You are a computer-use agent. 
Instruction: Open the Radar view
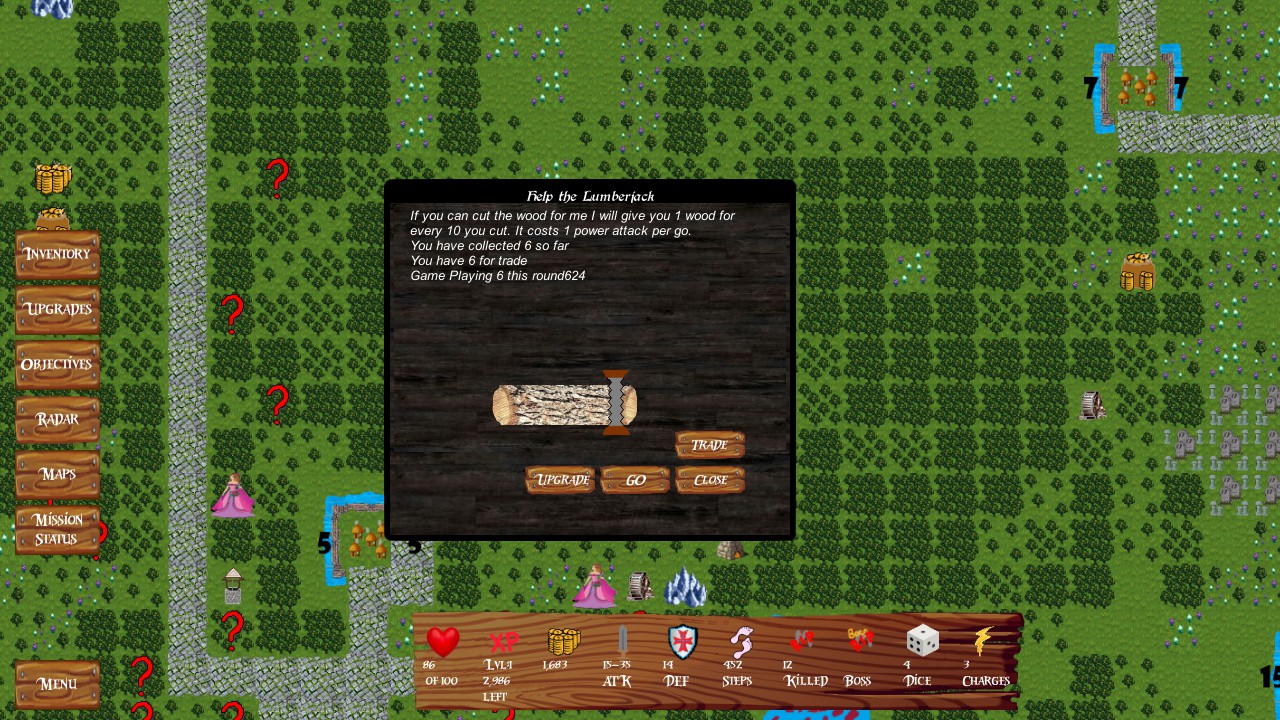pyautogui.click(x=57, y=419)
